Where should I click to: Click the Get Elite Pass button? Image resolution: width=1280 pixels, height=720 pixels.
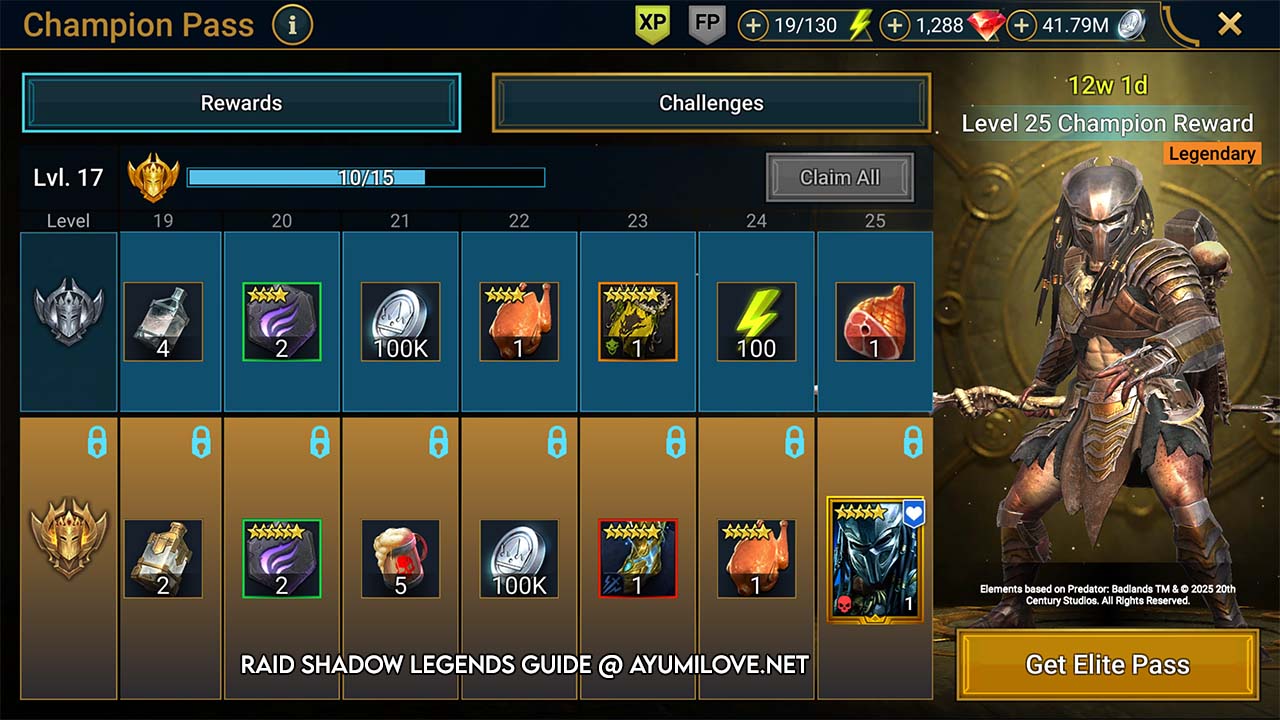coord(1105,664)
